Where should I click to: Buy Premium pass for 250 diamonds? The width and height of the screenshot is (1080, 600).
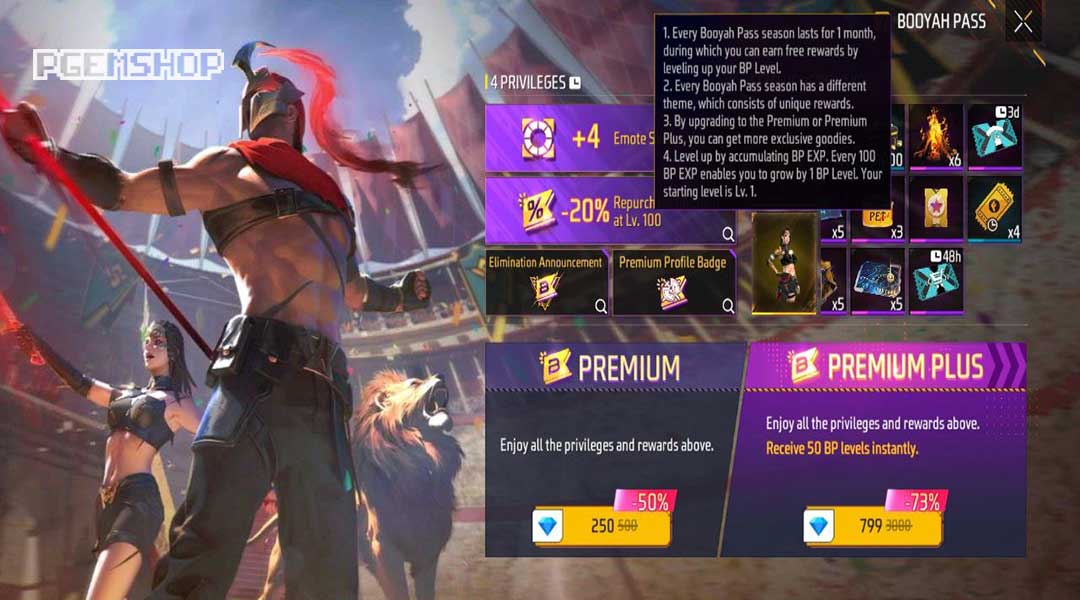click(x=600, y=525)
